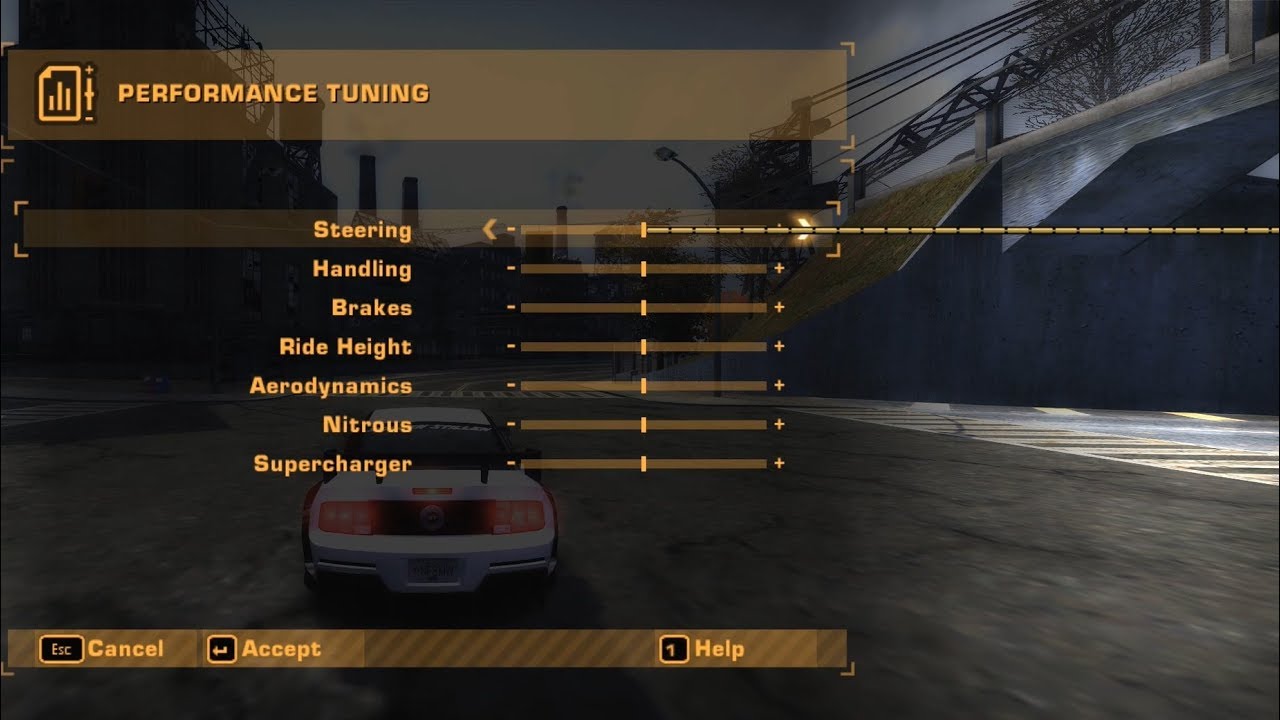Choose the Brakes tuning option
Viewport: 1280px width, 720px height.
point(372,308)
